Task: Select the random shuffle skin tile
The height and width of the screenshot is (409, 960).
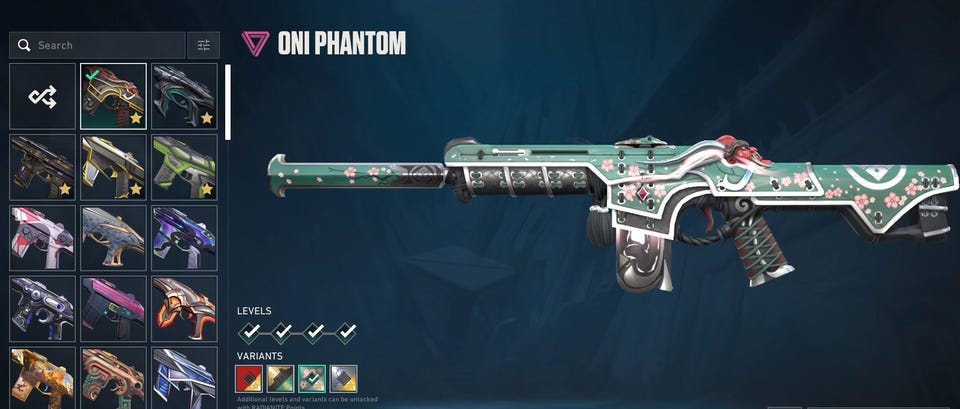Action: click(x=42, y=96)
